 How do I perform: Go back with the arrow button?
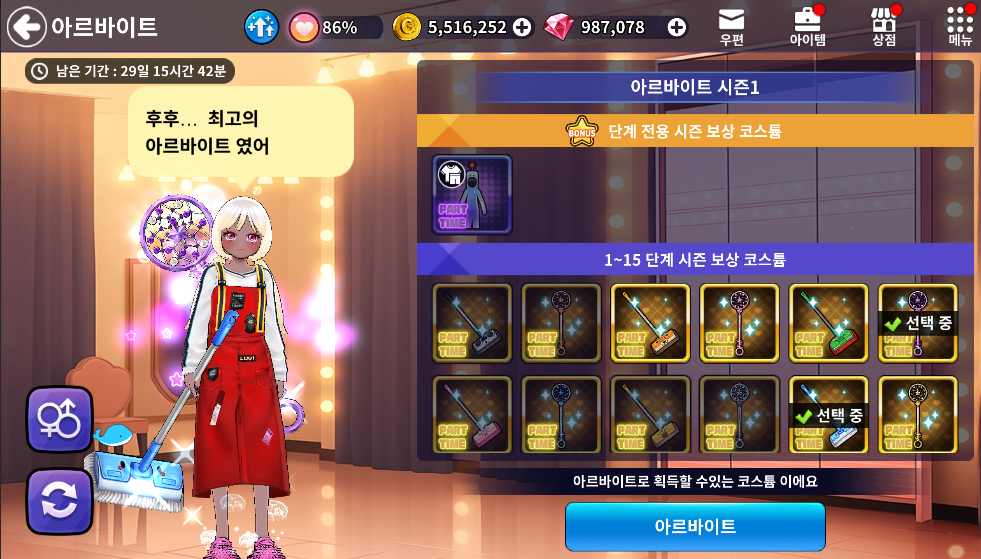[27, 27]
